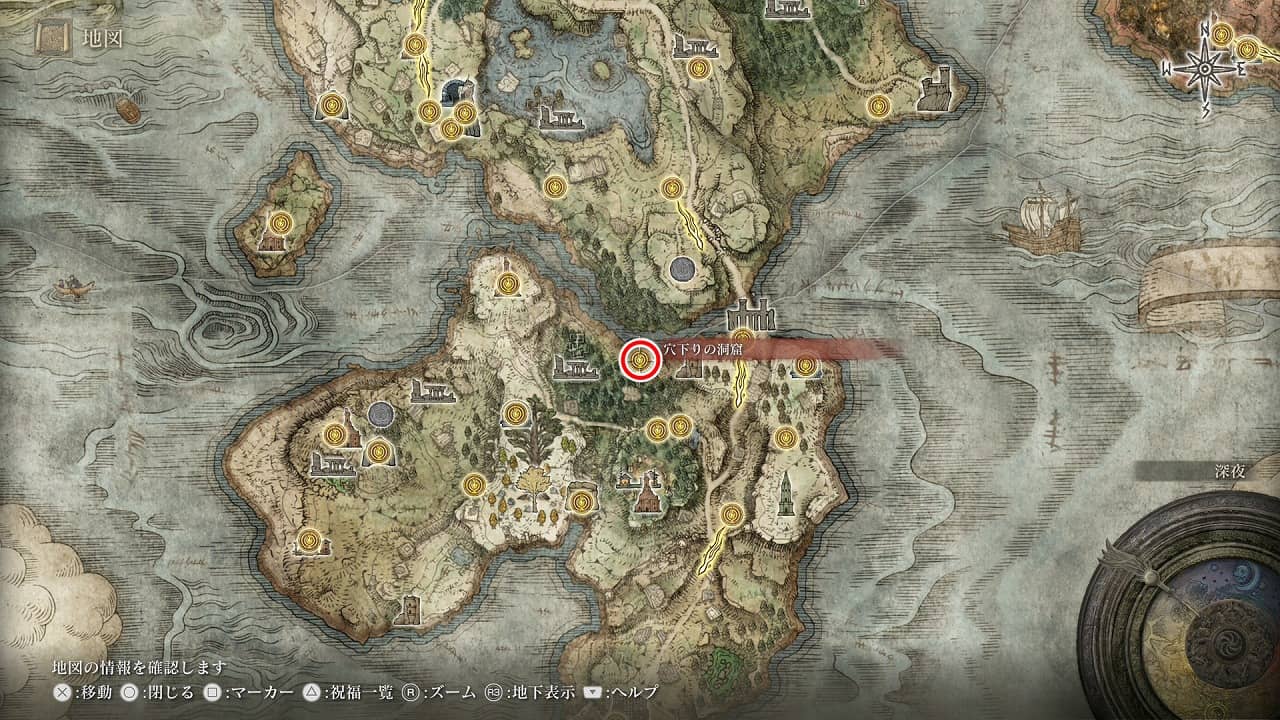1280x720 pixels.
Task: Click the map icon next to 地図 title
Action: (x=52, y=38)
